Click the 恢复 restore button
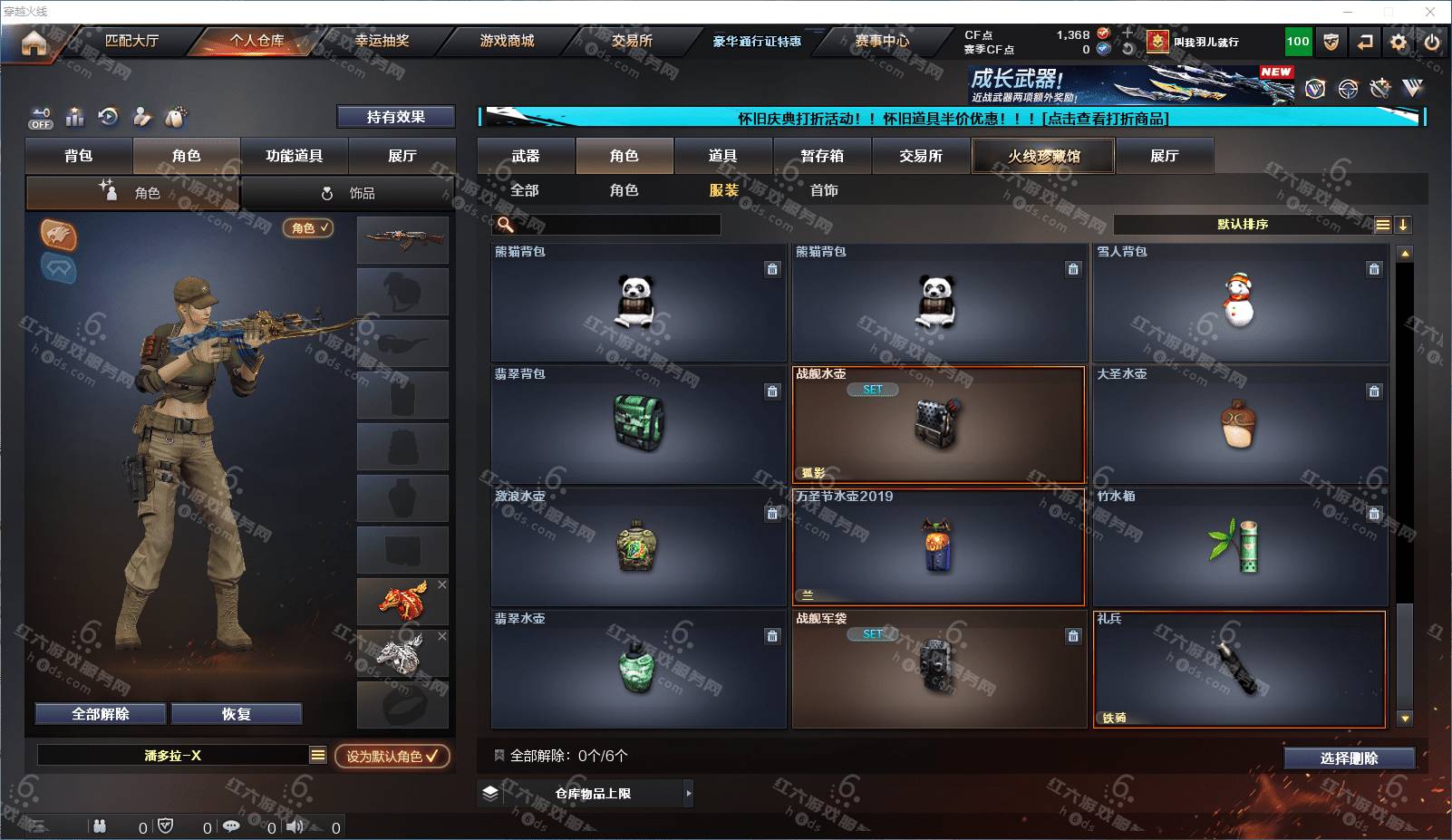Screen dimensions: 1452x840 tap(236, 714)
